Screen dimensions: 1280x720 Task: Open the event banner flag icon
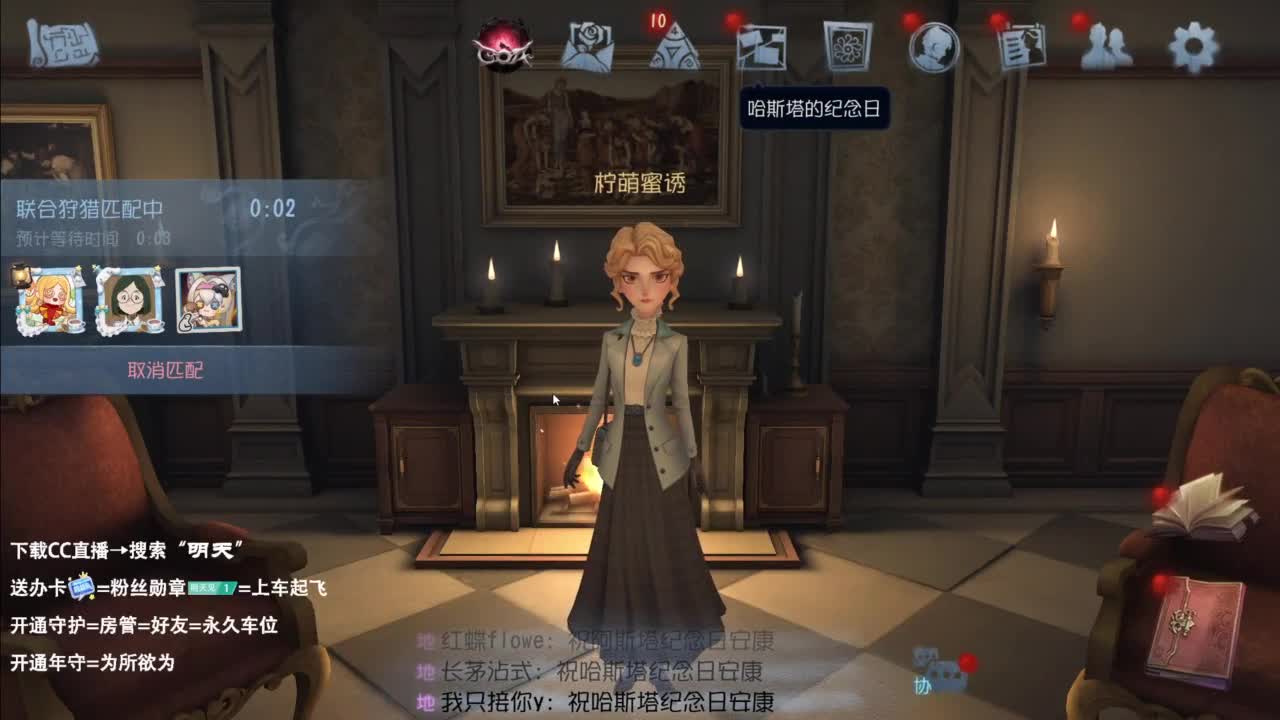pos(762,47)
